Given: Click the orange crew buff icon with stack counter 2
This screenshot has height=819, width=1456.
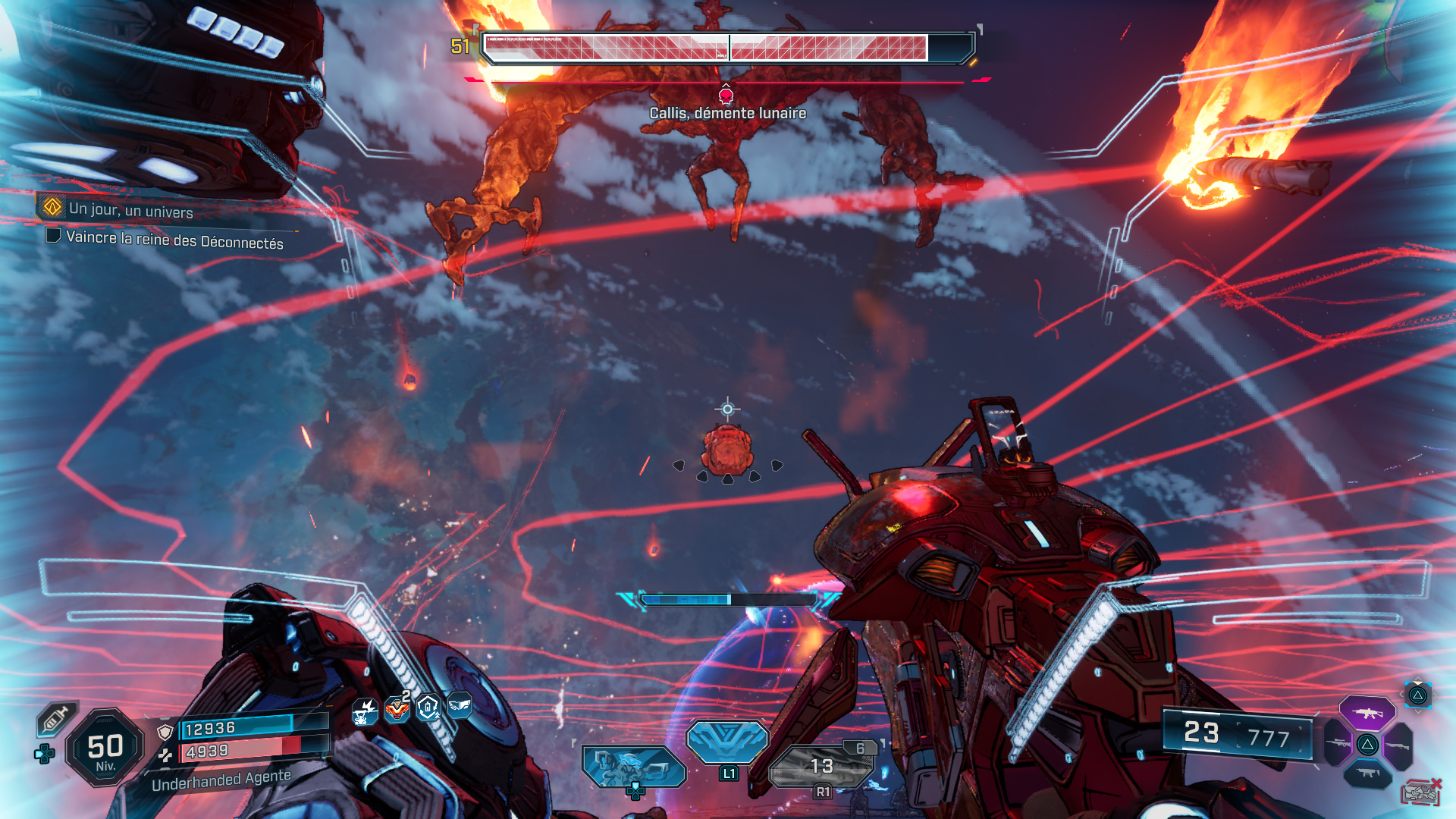Looking at the screenshot, I should [397, 709].
